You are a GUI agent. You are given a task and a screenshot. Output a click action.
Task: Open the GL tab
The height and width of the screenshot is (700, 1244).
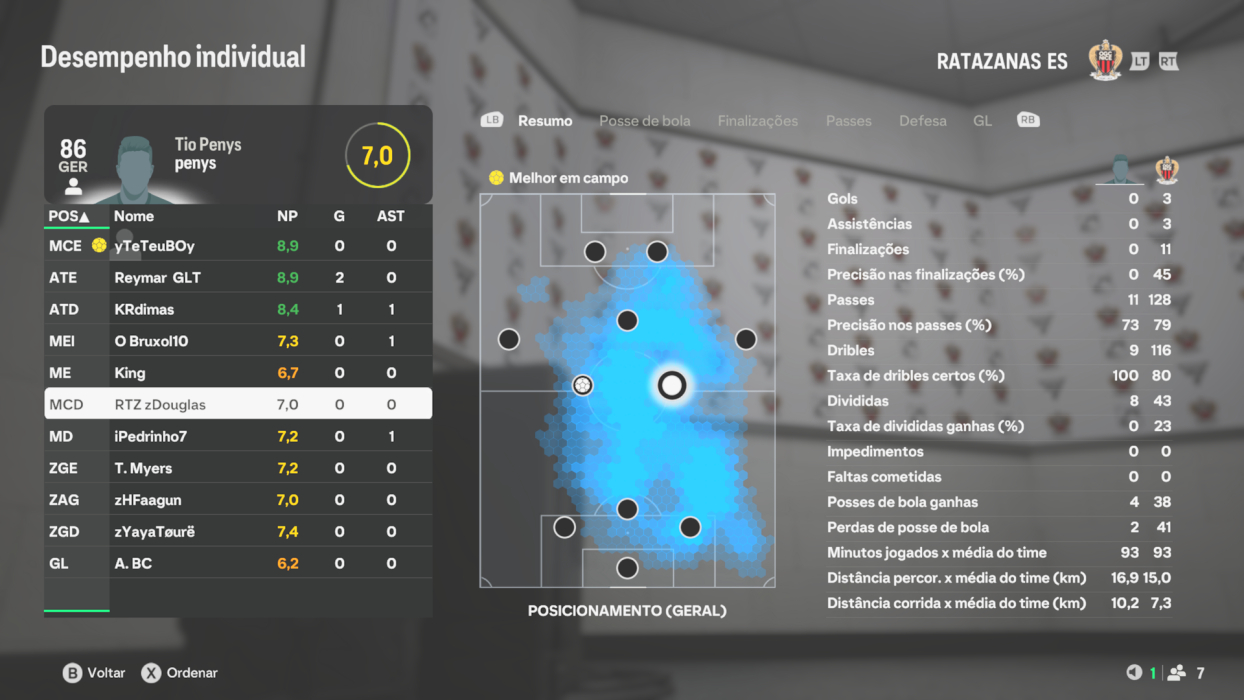click(x=982, y=121)
